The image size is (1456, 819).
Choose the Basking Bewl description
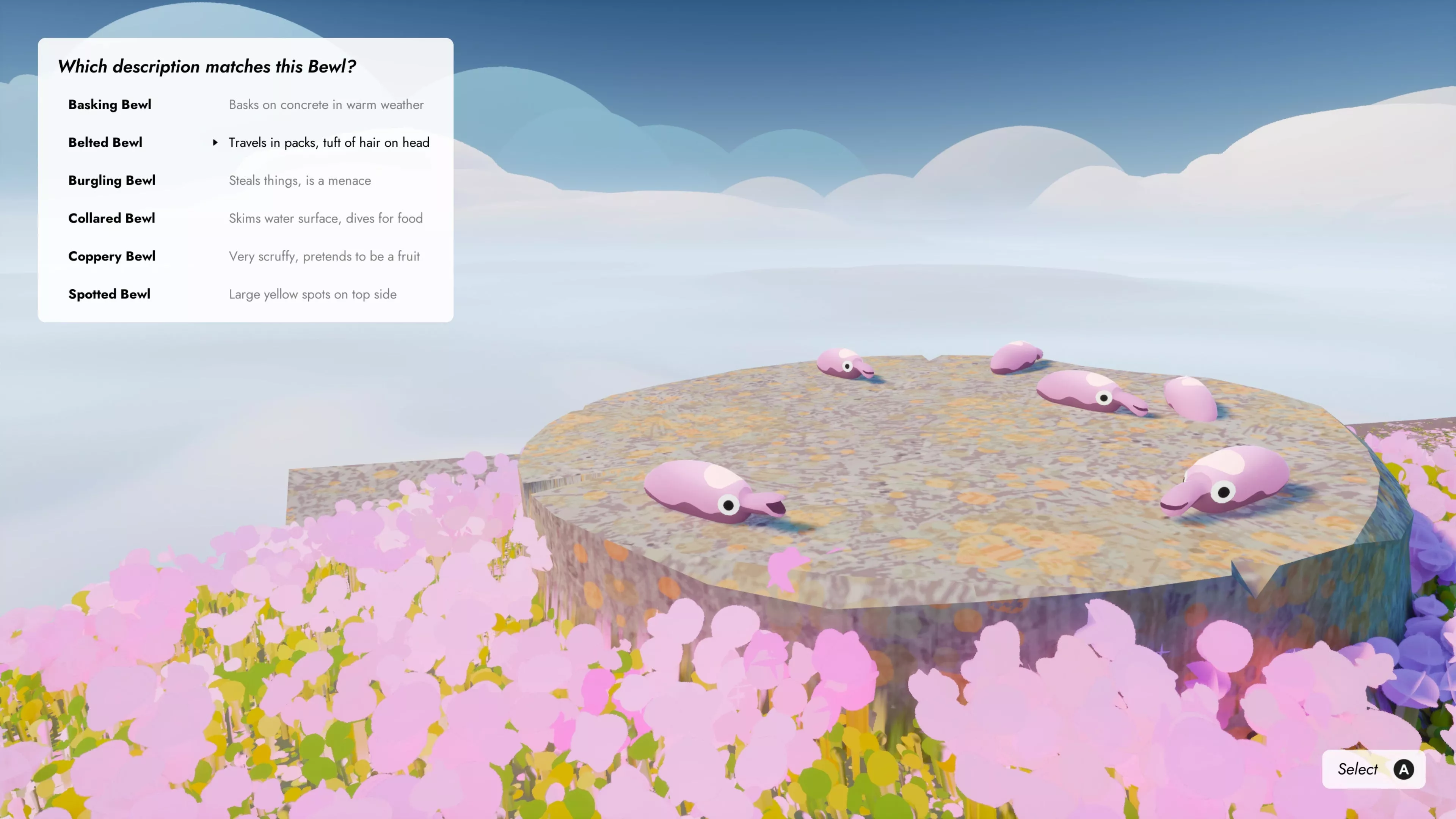tap(245, 105)
